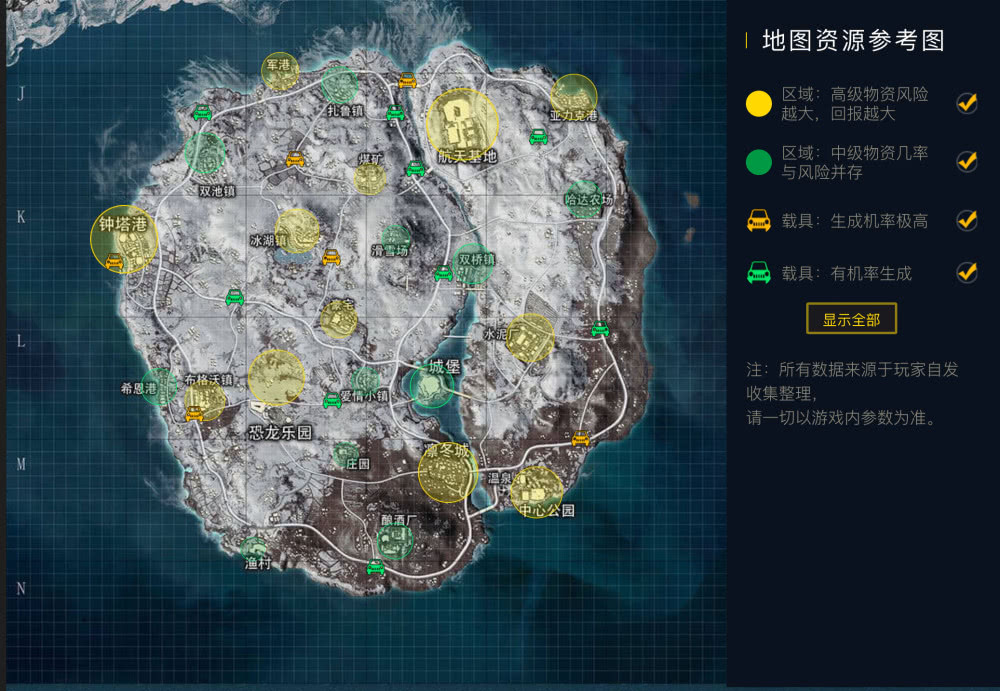Image resolution: width=1000 pixels, height=691 pixels.
Task: Select the 凛冬城 yellow zone circle
Action: (x=447, y=472)
